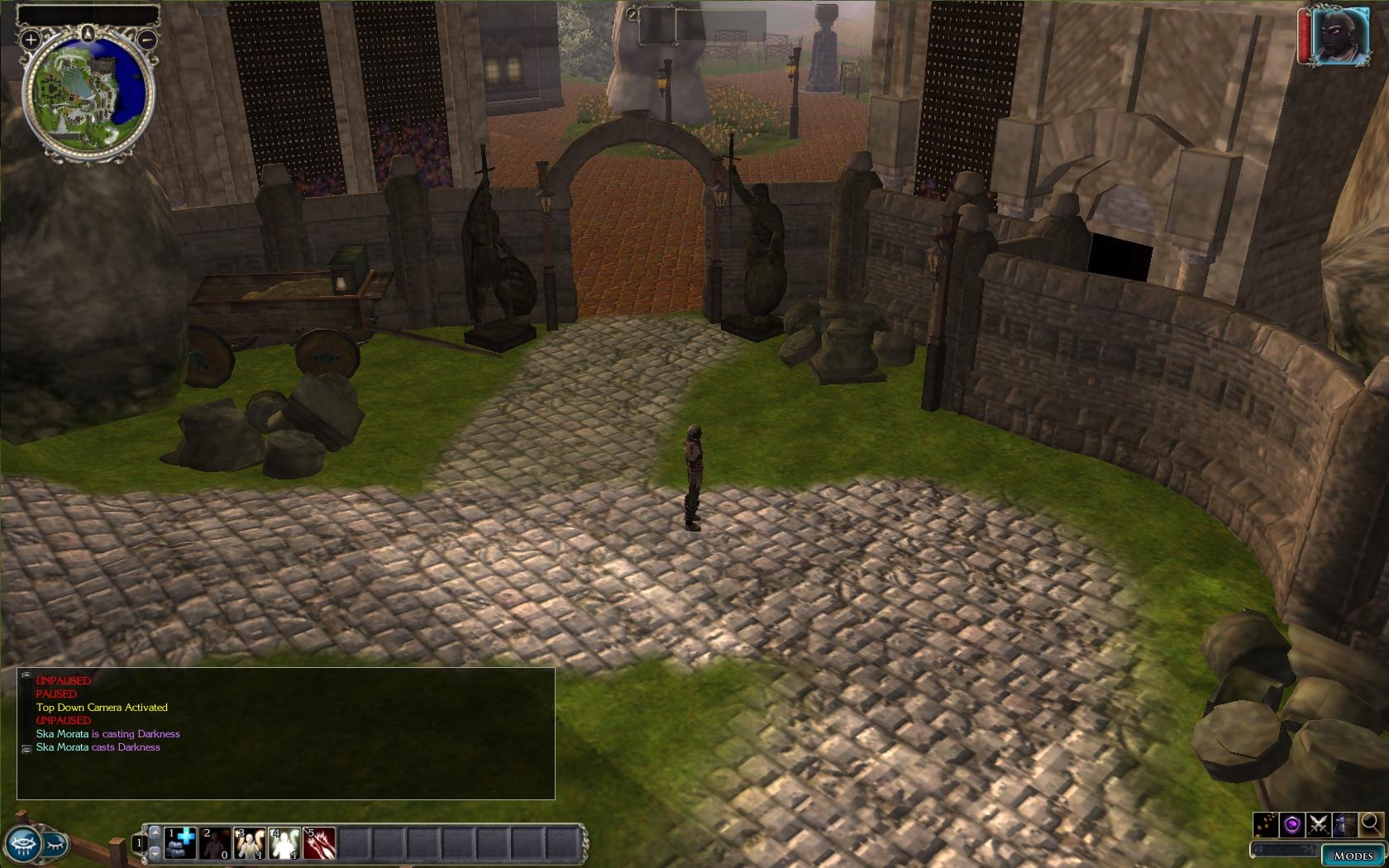Cast hotbar slot 4 white aura spell
The width and height of the screenshot is (1389, 868).
pyautogui.click(x=284, y=843)
